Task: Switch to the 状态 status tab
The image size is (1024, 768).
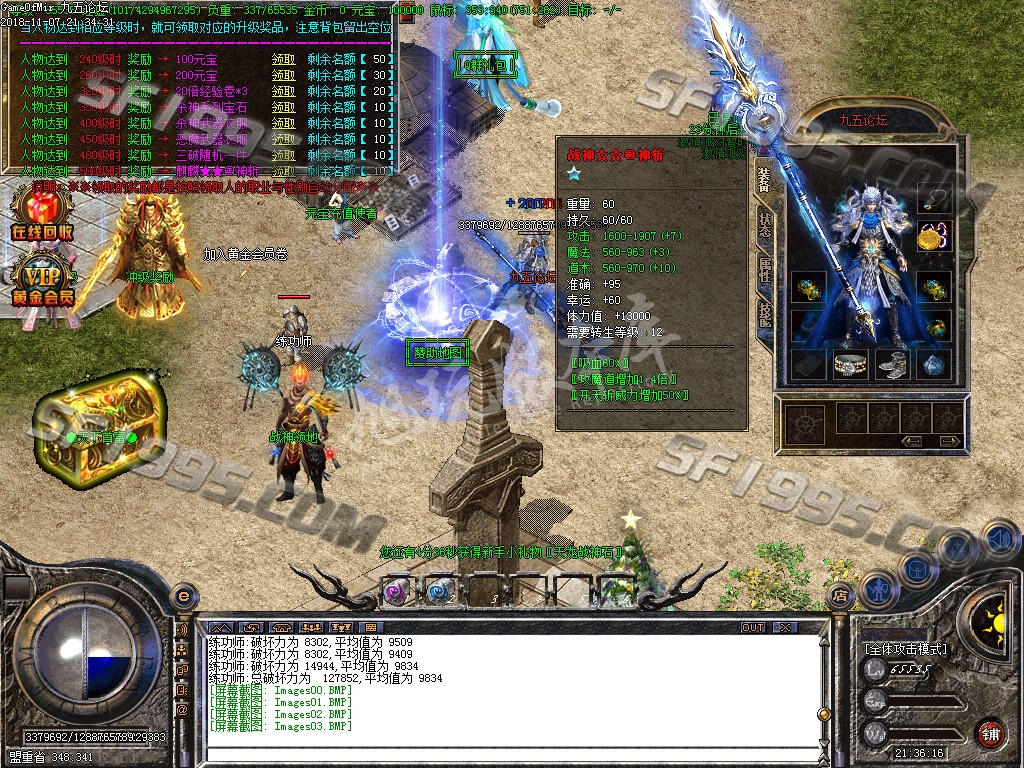Action: pos(764,224)
